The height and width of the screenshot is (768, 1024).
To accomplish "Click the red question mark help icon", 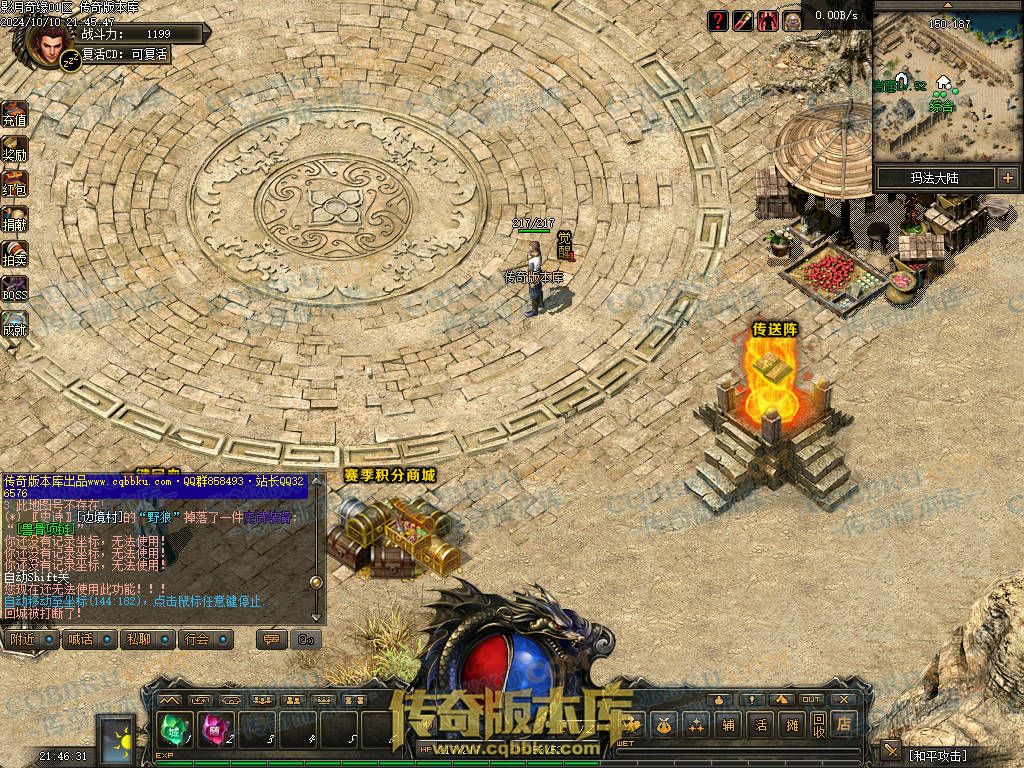I will tap(718, 20).
